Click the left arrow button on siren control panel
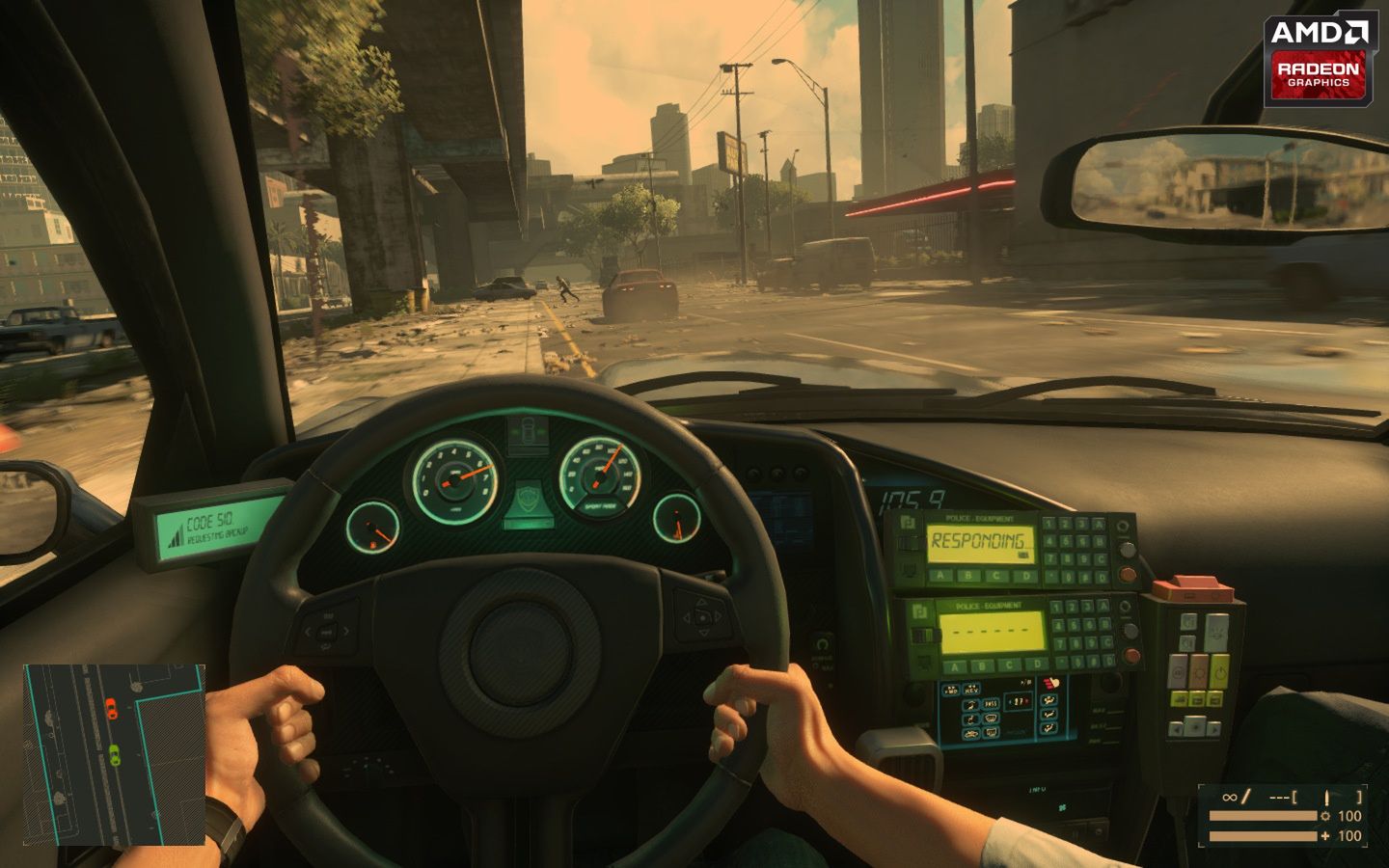The height and width of the screenshot is (868, 1389). pos(1177,727)
